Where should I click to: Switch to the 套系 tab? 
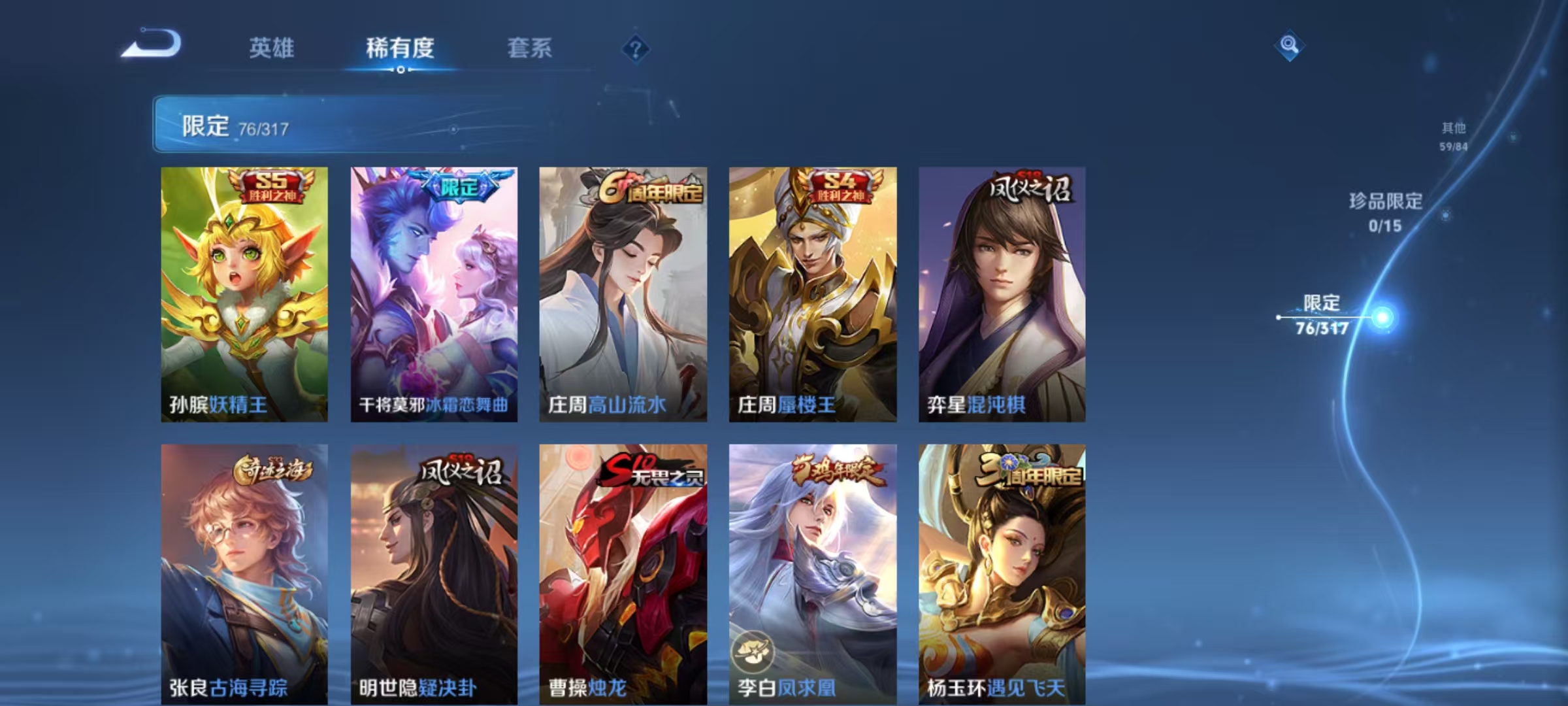click(530, 48)
